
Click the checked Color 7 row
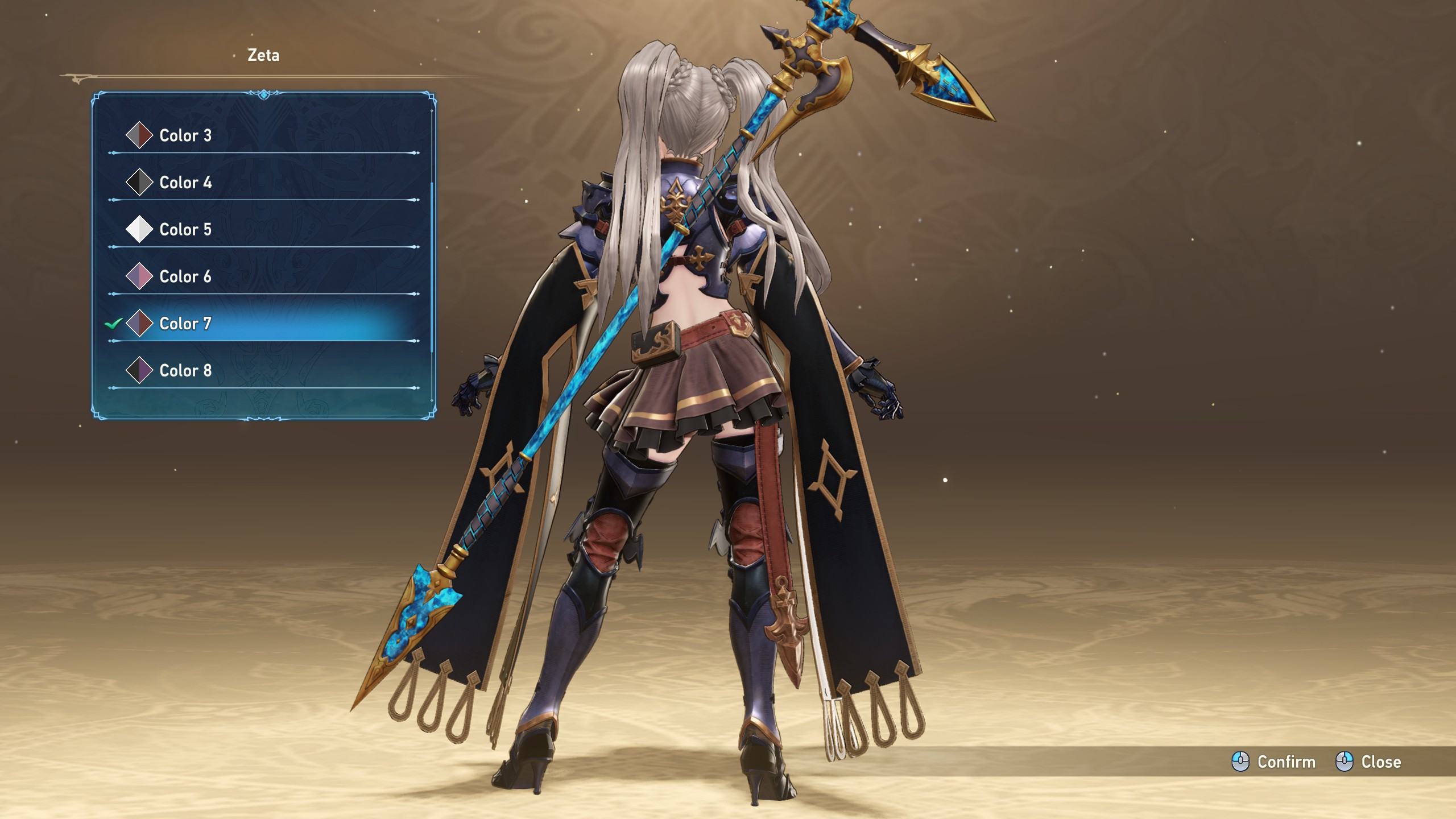point(185,324)
